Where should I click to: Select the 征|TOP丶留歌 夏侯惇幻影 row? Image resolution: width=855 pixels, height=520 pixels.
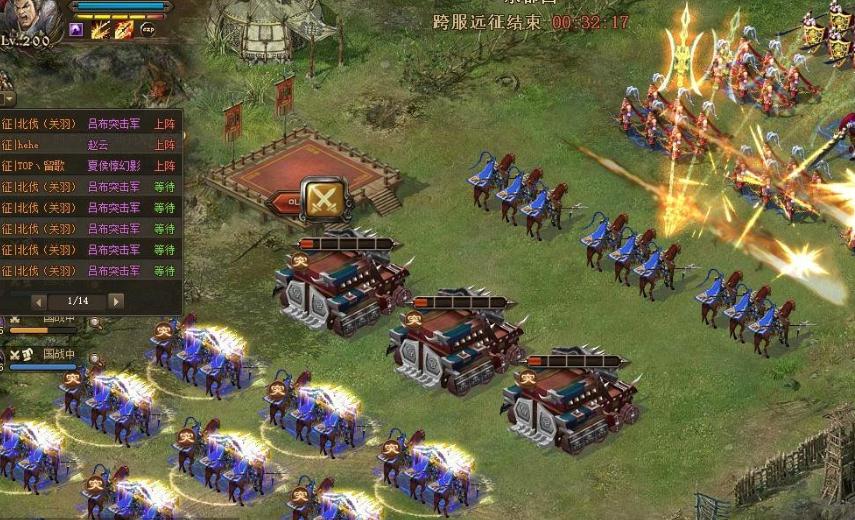[x=89, y=166]
